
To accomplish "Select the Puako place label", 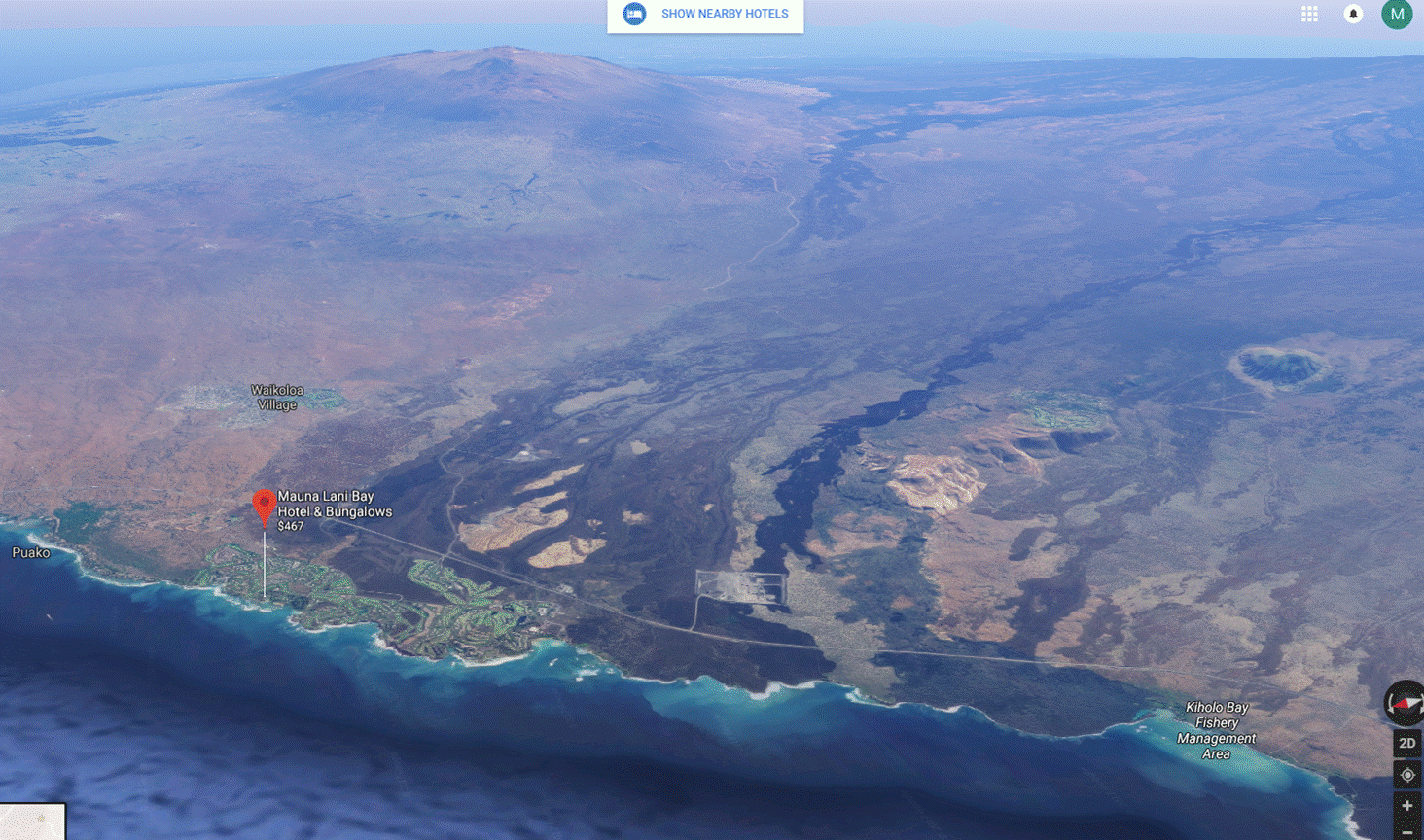I will click(x=30, y=552).
